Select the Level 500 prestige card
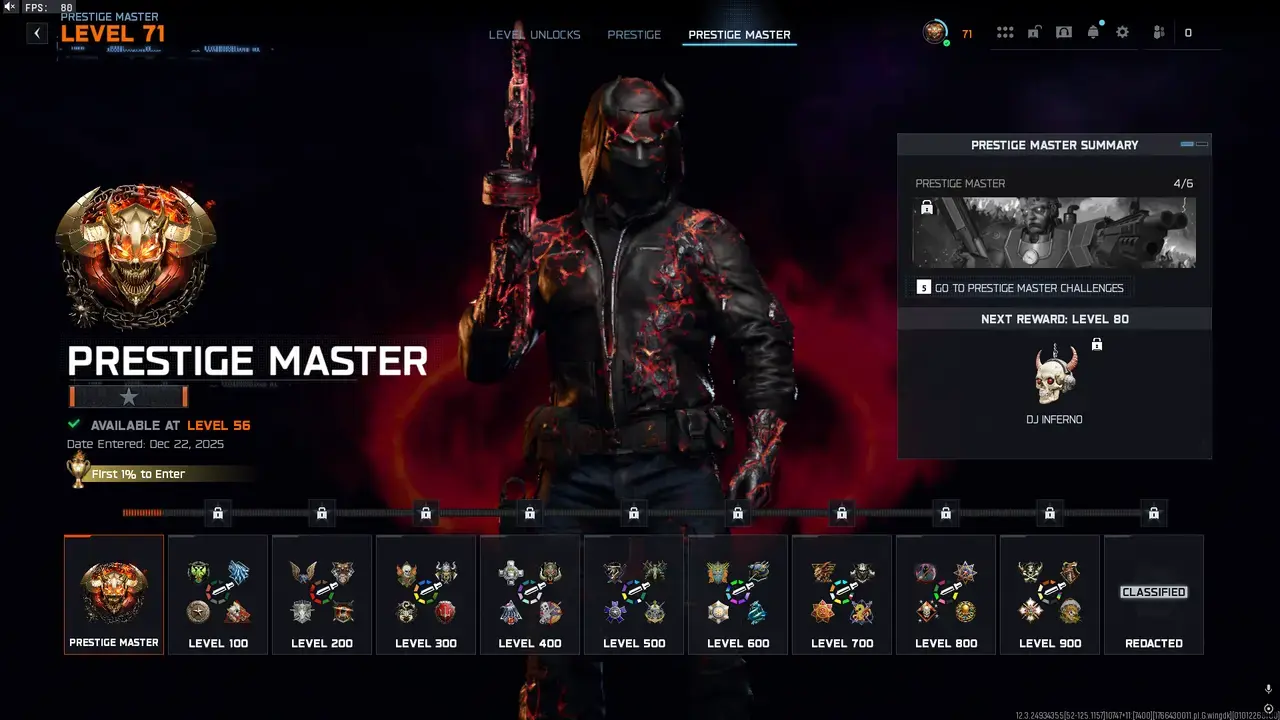The height and width of the screenshot is (720, 1280). tap(633, 594)
